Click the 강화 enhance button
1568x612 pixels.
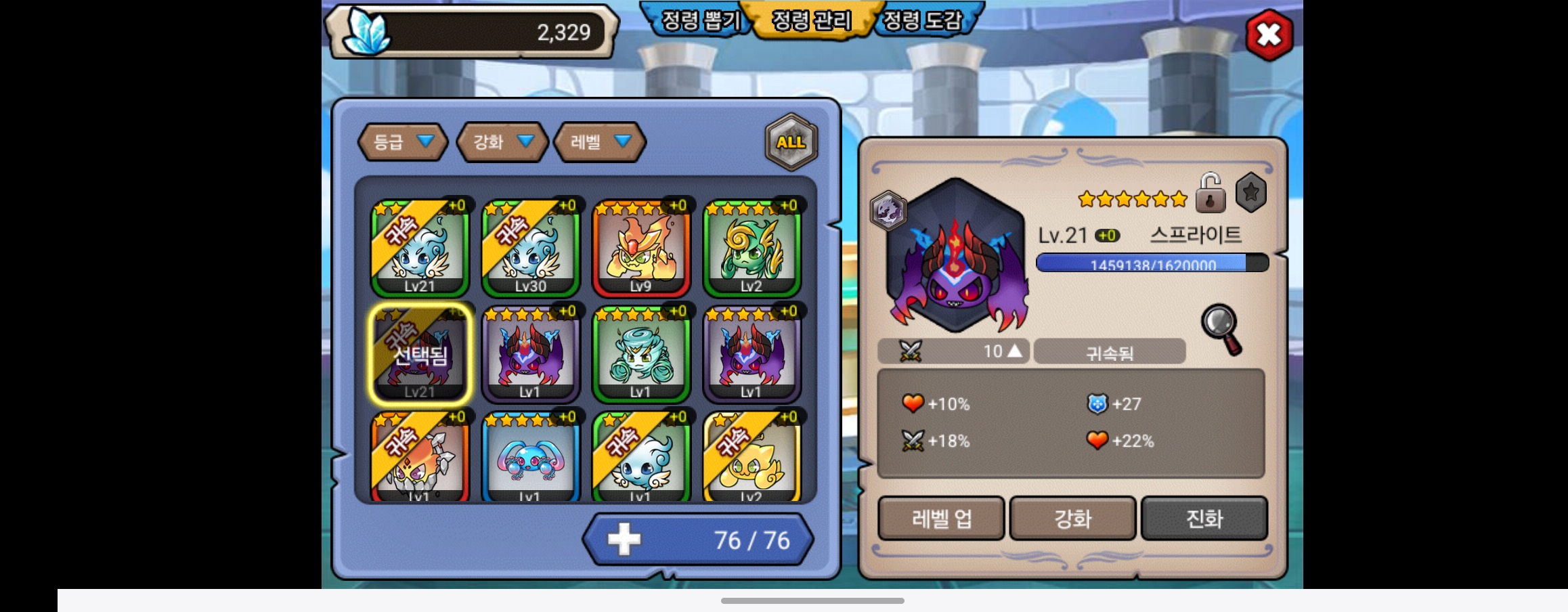point(1072,519)
